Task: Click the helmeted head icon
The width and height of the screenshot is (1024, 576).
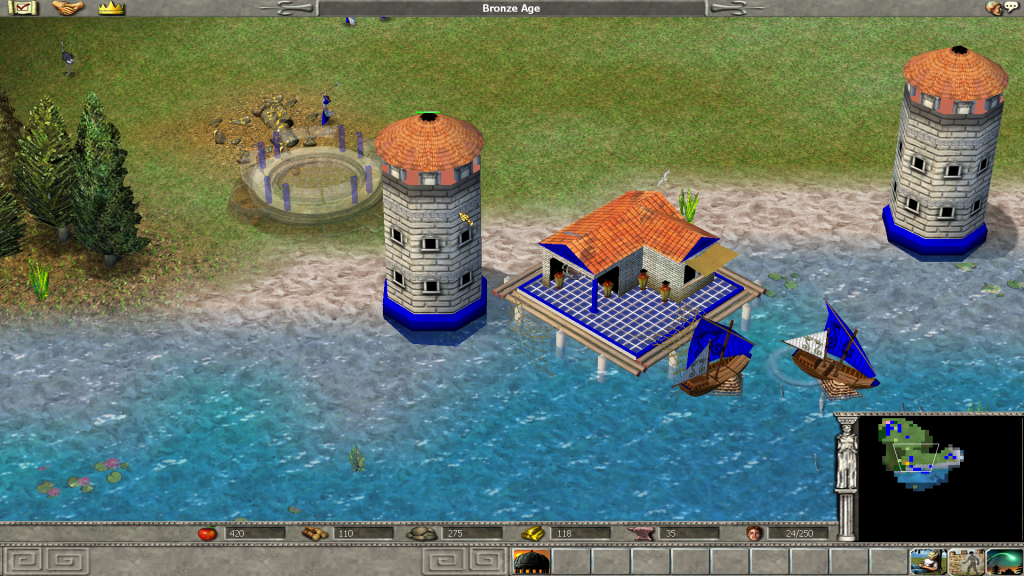Action: click(994, 8)
